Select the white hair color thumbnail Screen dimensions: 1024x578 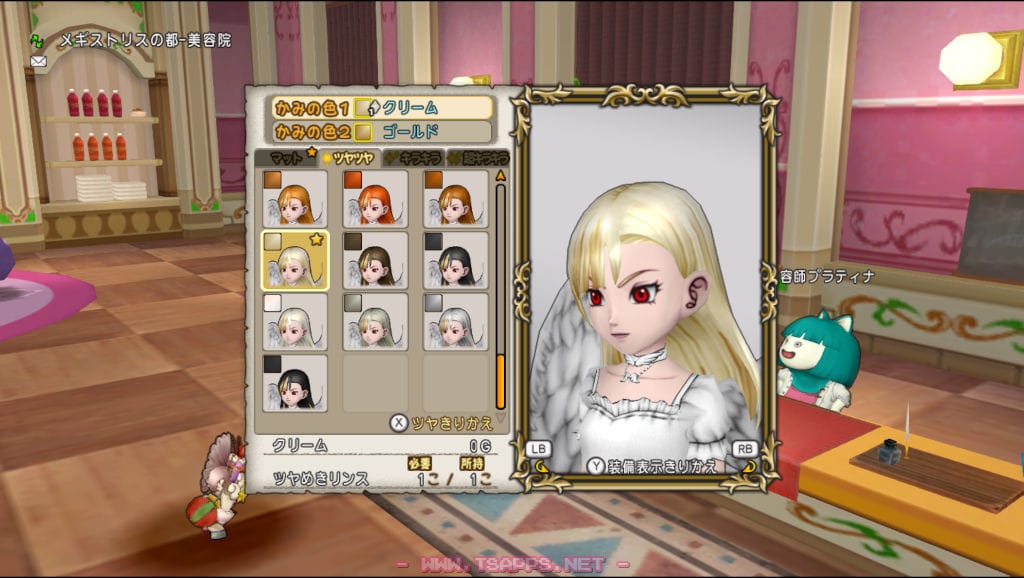coord(295,321)
